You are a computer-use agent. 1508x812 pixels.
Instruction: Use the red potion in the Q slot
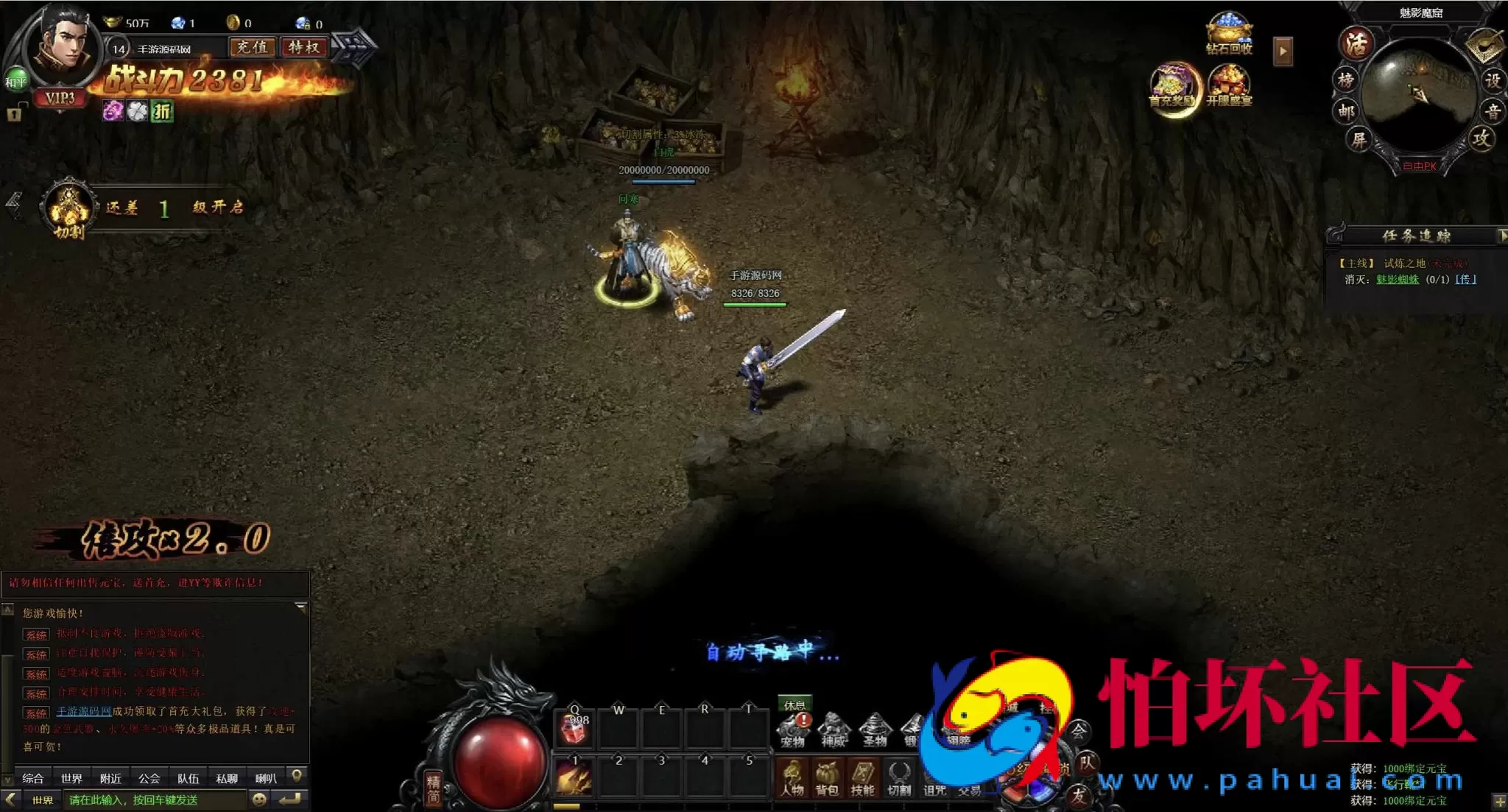pyautogui.click(x=574, y=728)
